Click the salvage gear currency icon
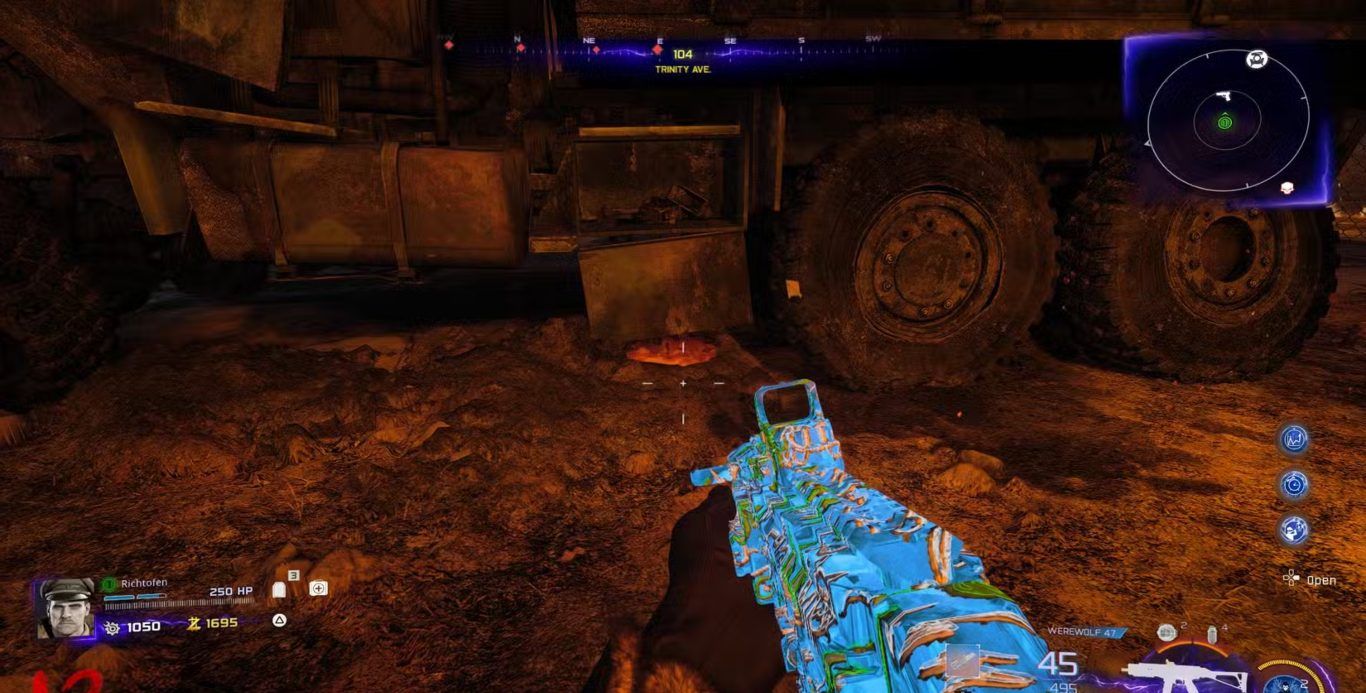1366x693 pixels. coord(112,627)
